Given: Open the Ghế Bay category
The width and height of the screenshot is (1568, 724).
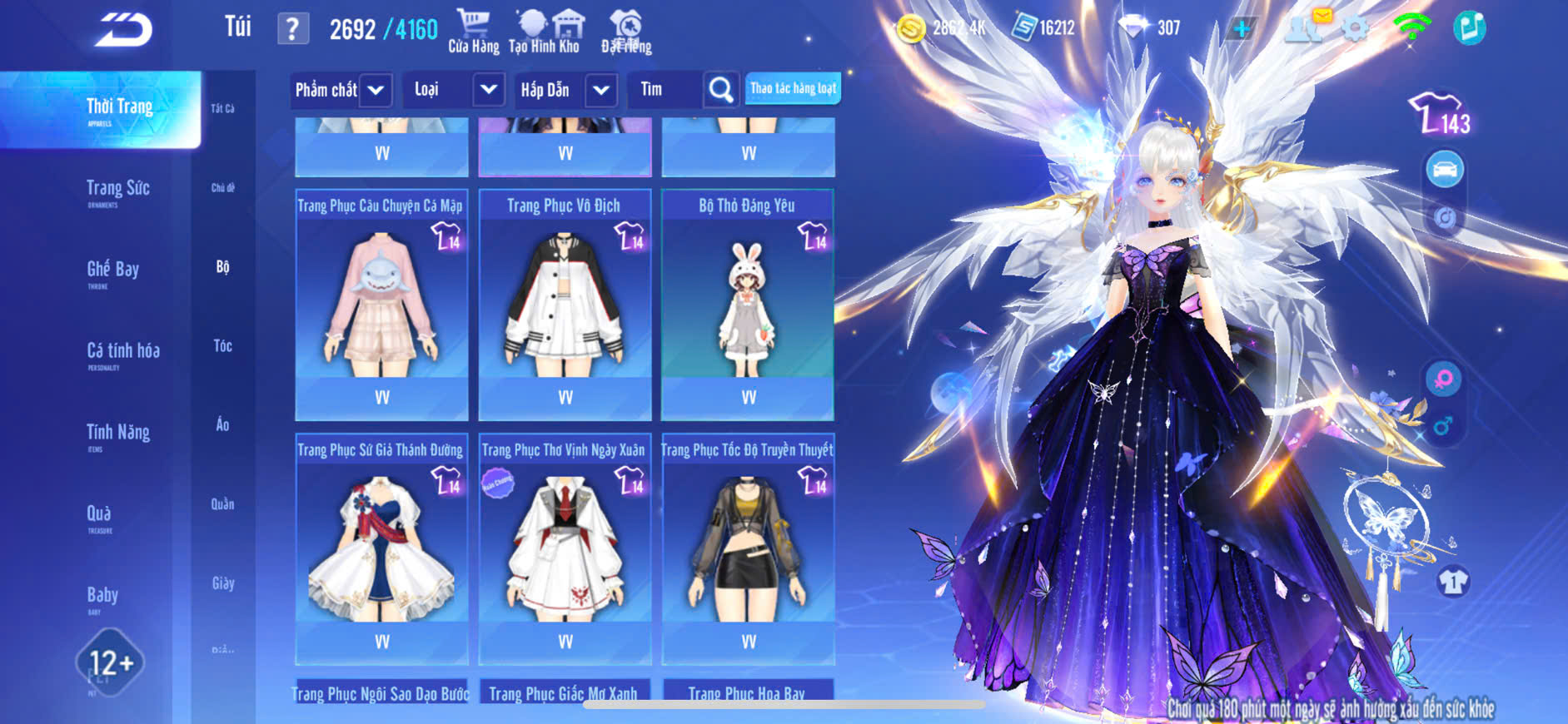Looking at the screenshot, I should (112, 271).
